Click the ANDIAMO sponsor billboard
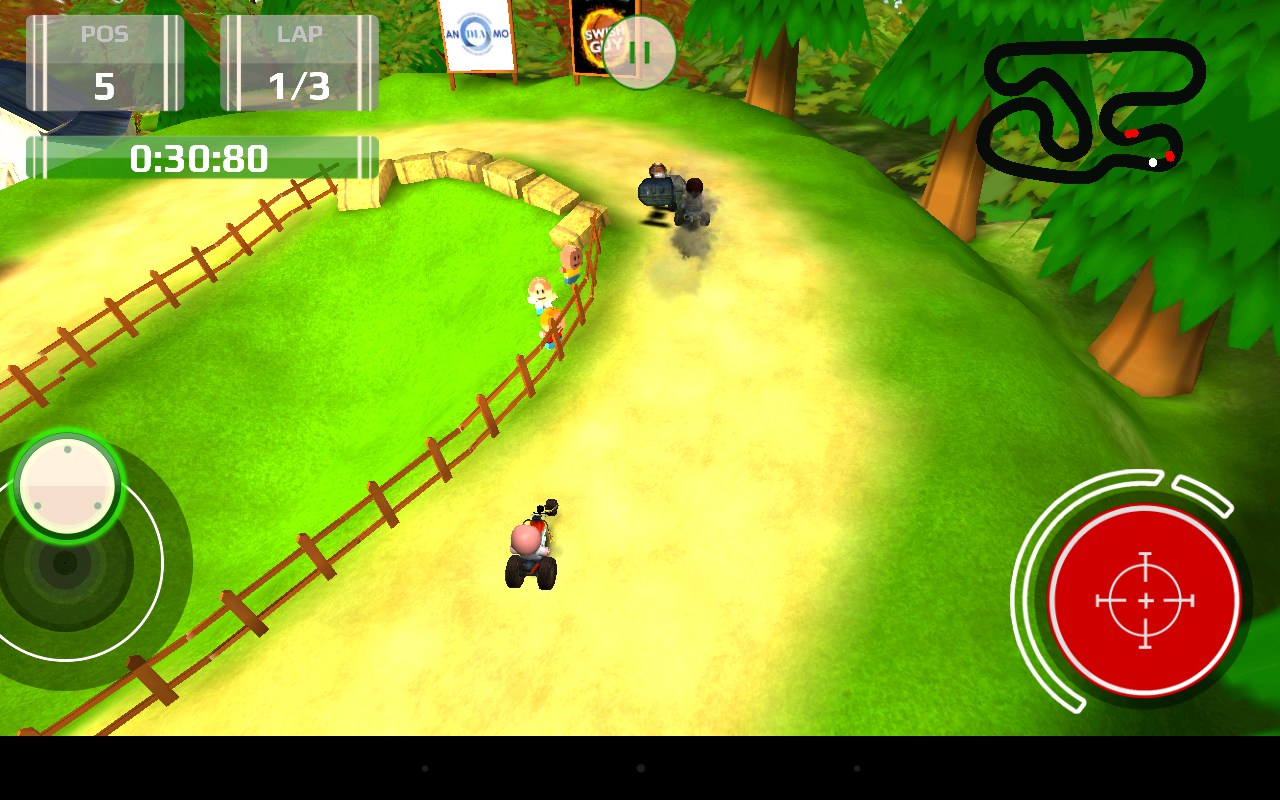1280x800 pixels. pyautogui.click(x=477, y=35)
